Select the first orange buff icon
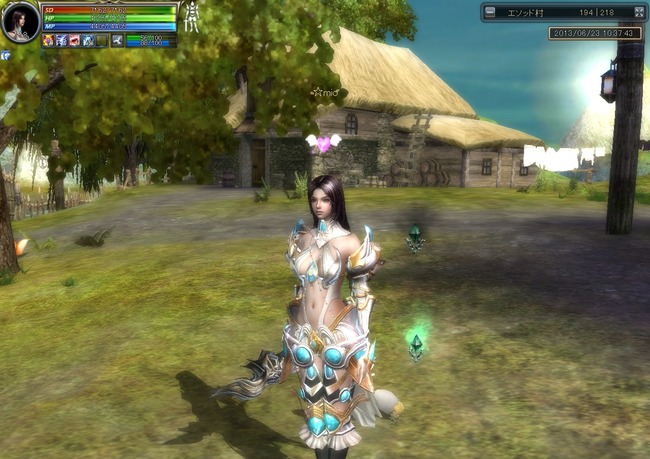This screenshot has height=459, width=650. pos(48,41)
